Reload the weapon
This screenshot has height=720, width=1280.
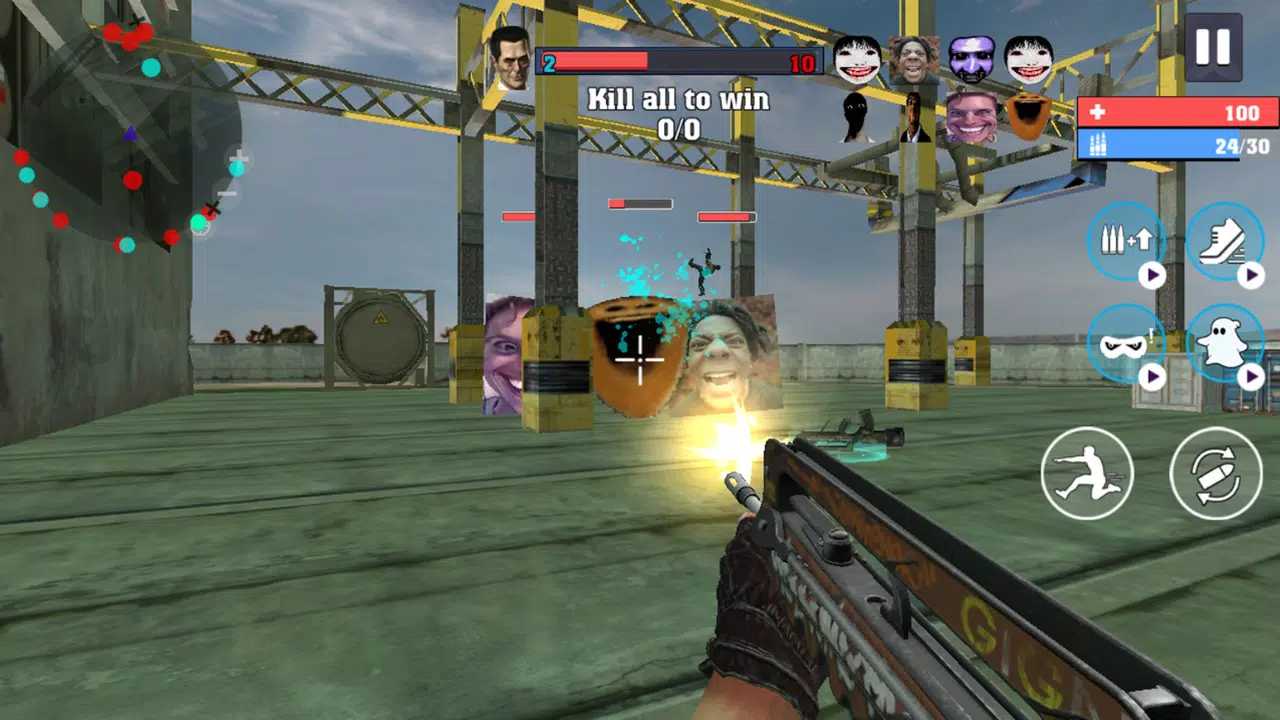[x=1216, y=473]
